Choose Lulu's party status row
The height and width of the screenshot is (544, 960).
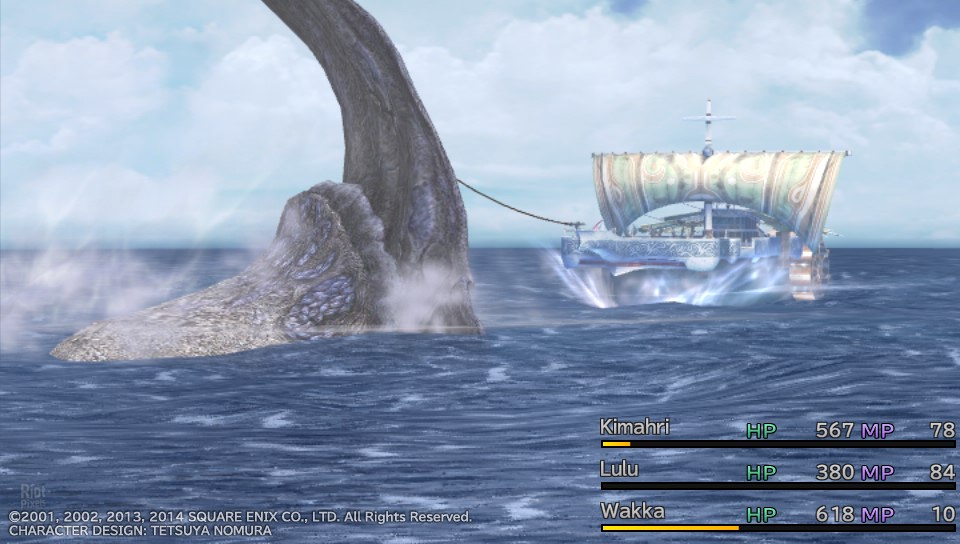click(620, 470)
